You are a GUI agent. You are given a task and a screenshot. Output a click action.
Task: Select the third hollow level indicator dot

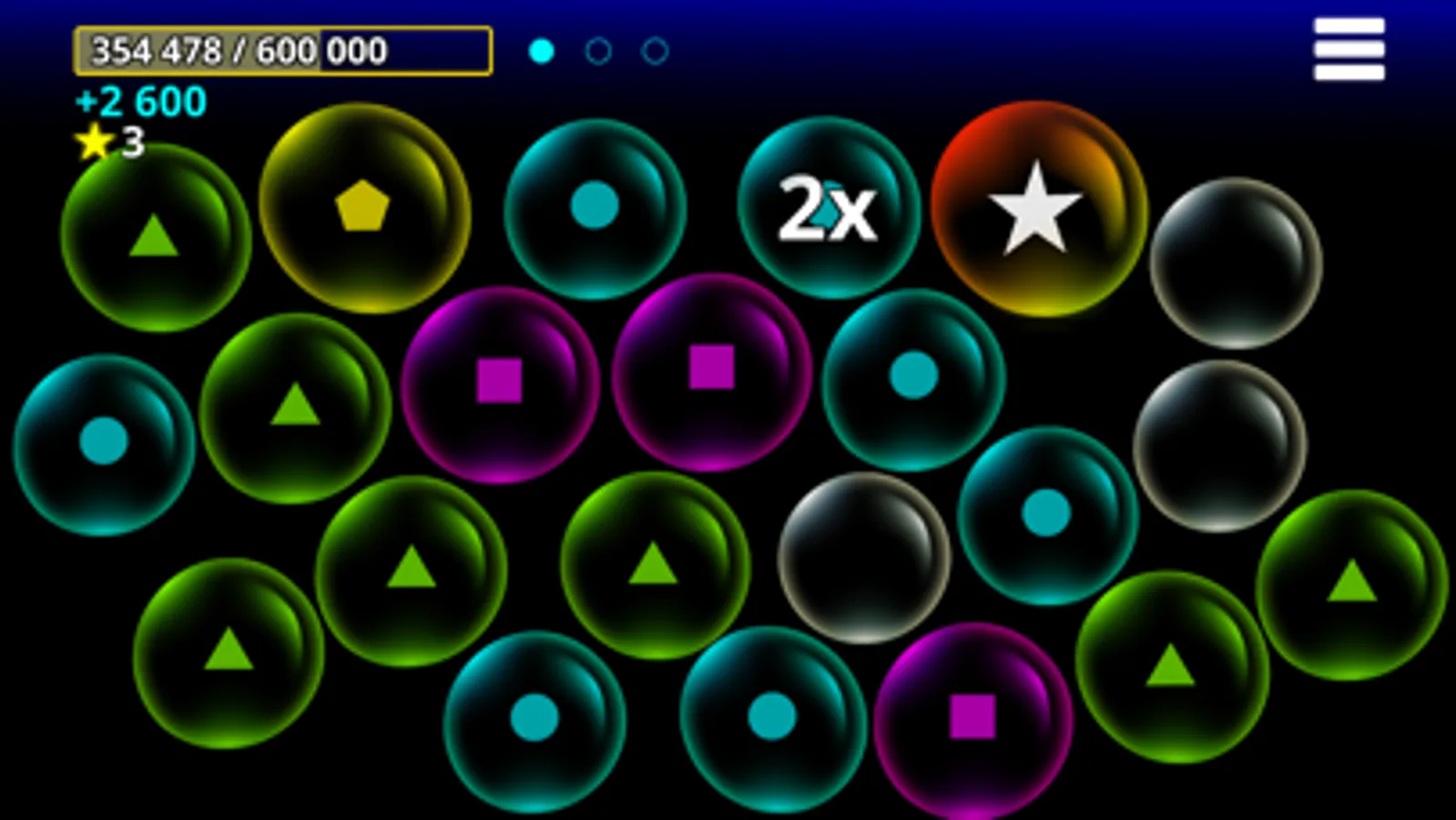652,52
